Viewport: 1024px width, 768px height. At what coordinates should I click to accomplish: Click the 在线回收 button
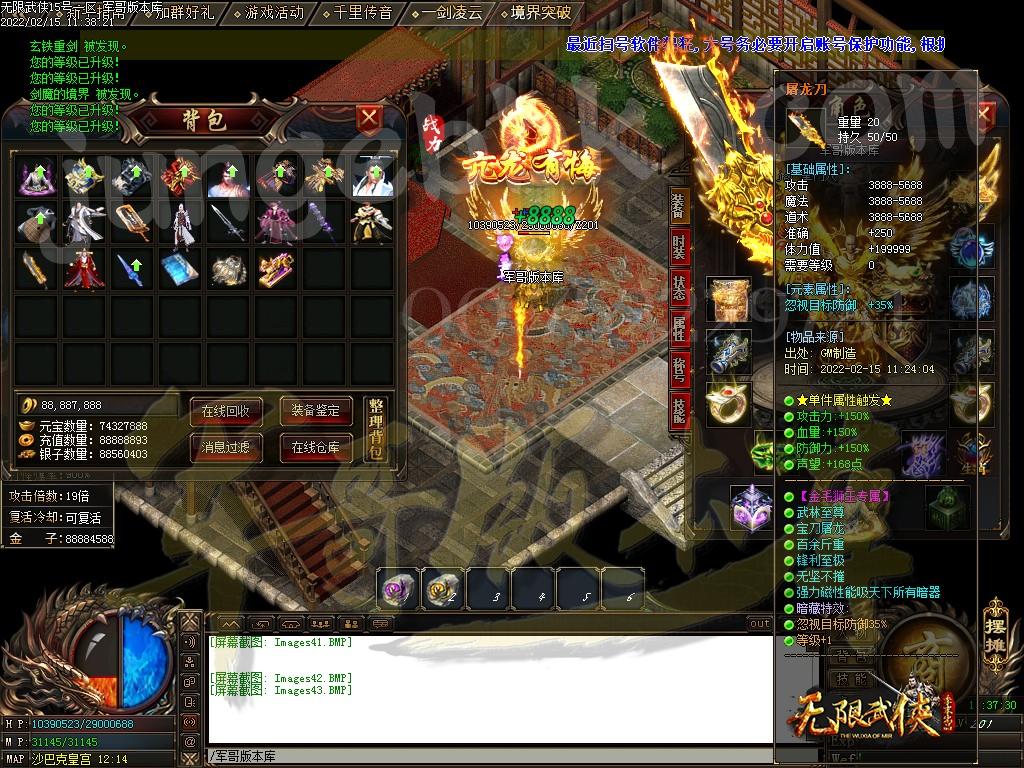click(226, 410)
